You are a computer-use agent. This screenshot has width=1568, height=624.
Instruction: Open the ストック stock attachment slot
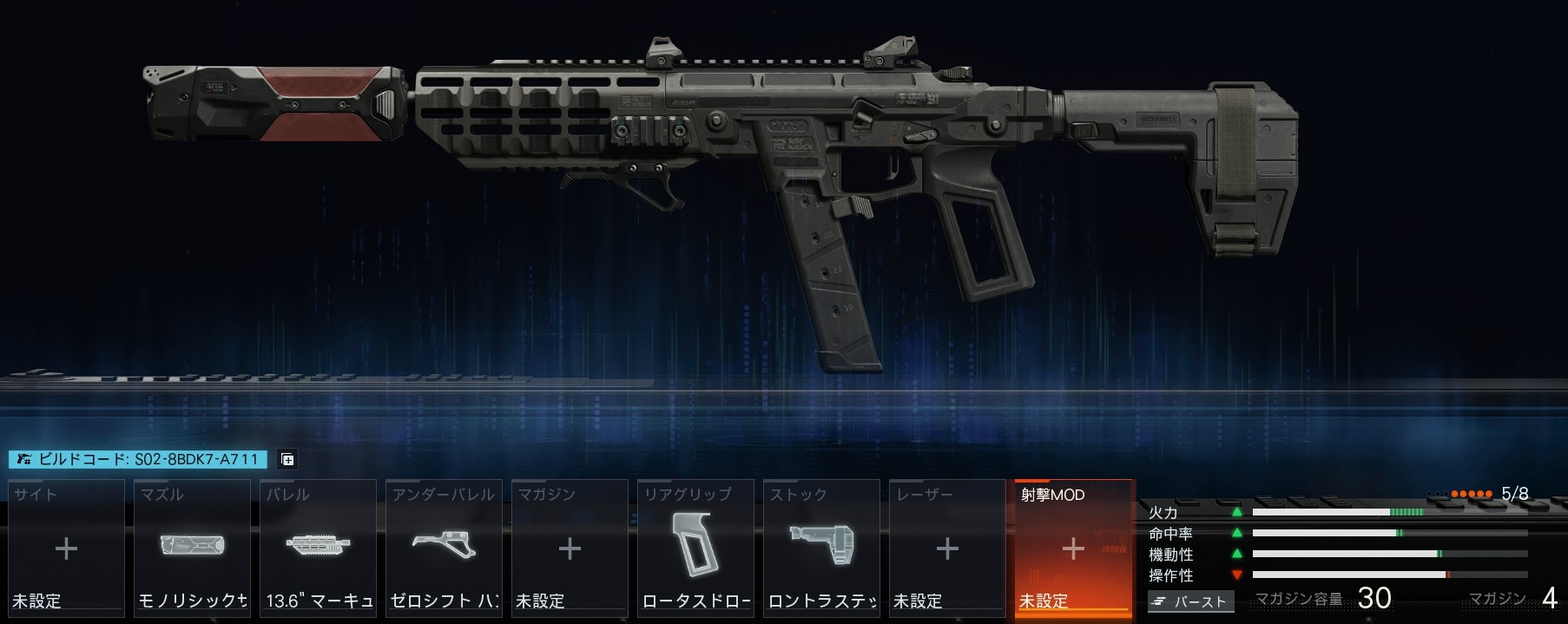coord(821,548)
